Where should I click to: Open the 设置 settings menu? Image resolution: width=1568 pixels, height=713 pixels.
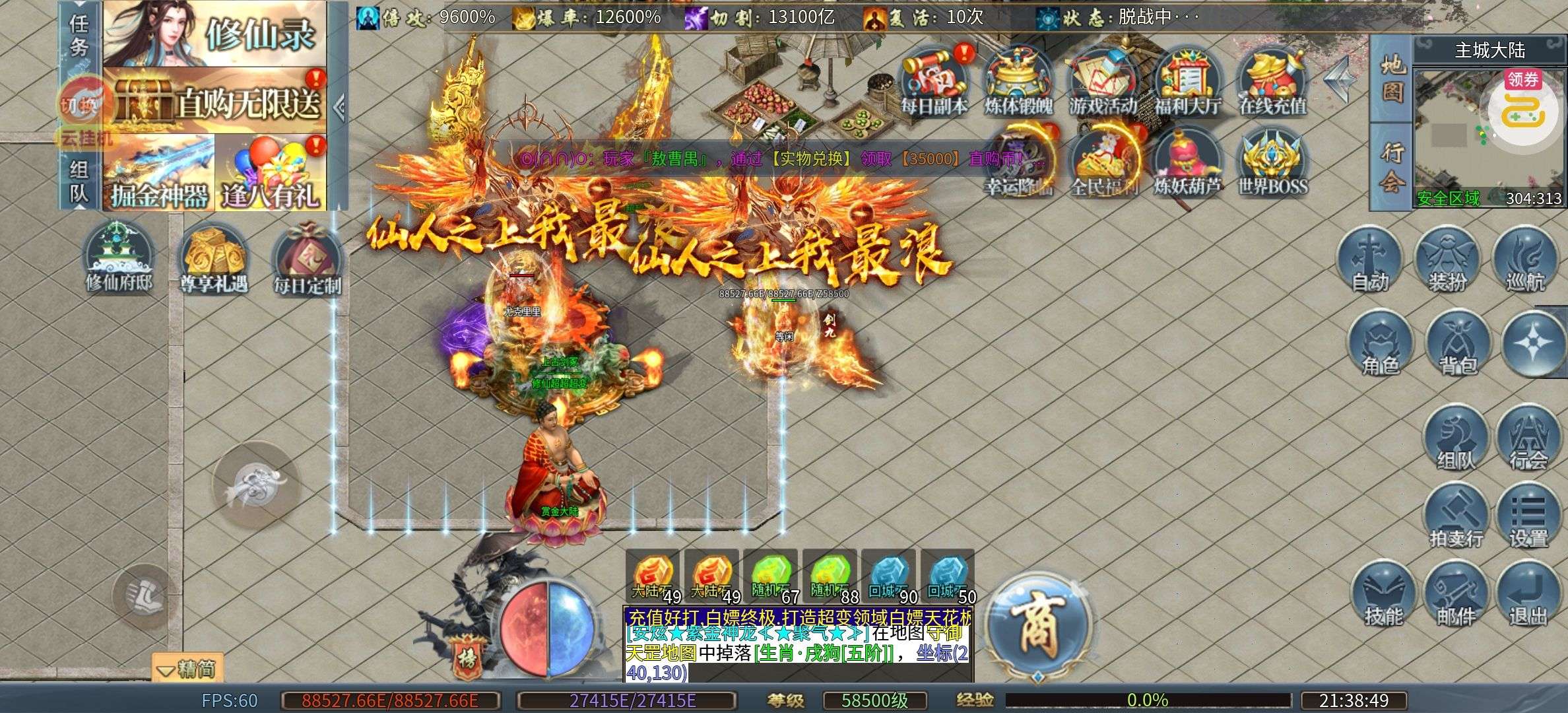click(1528, 516)
